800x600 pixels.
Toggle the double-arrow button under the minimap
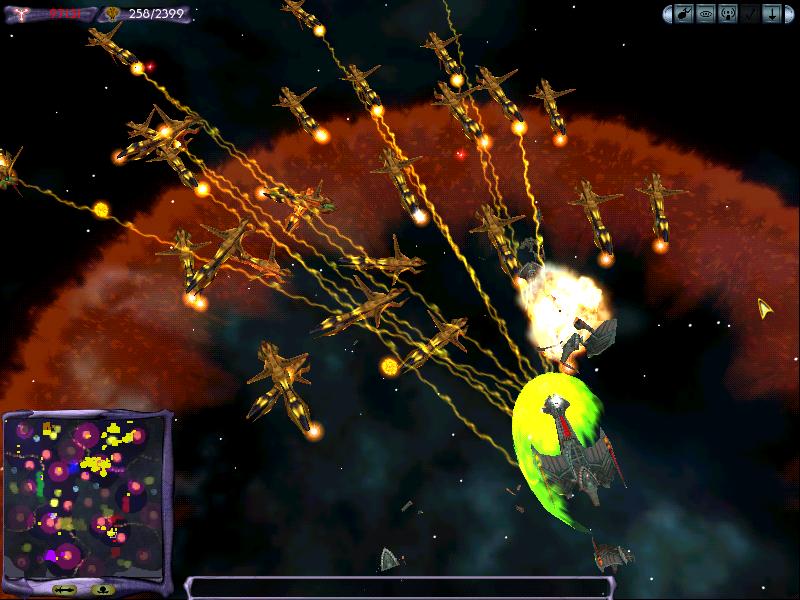click(65, 590)
